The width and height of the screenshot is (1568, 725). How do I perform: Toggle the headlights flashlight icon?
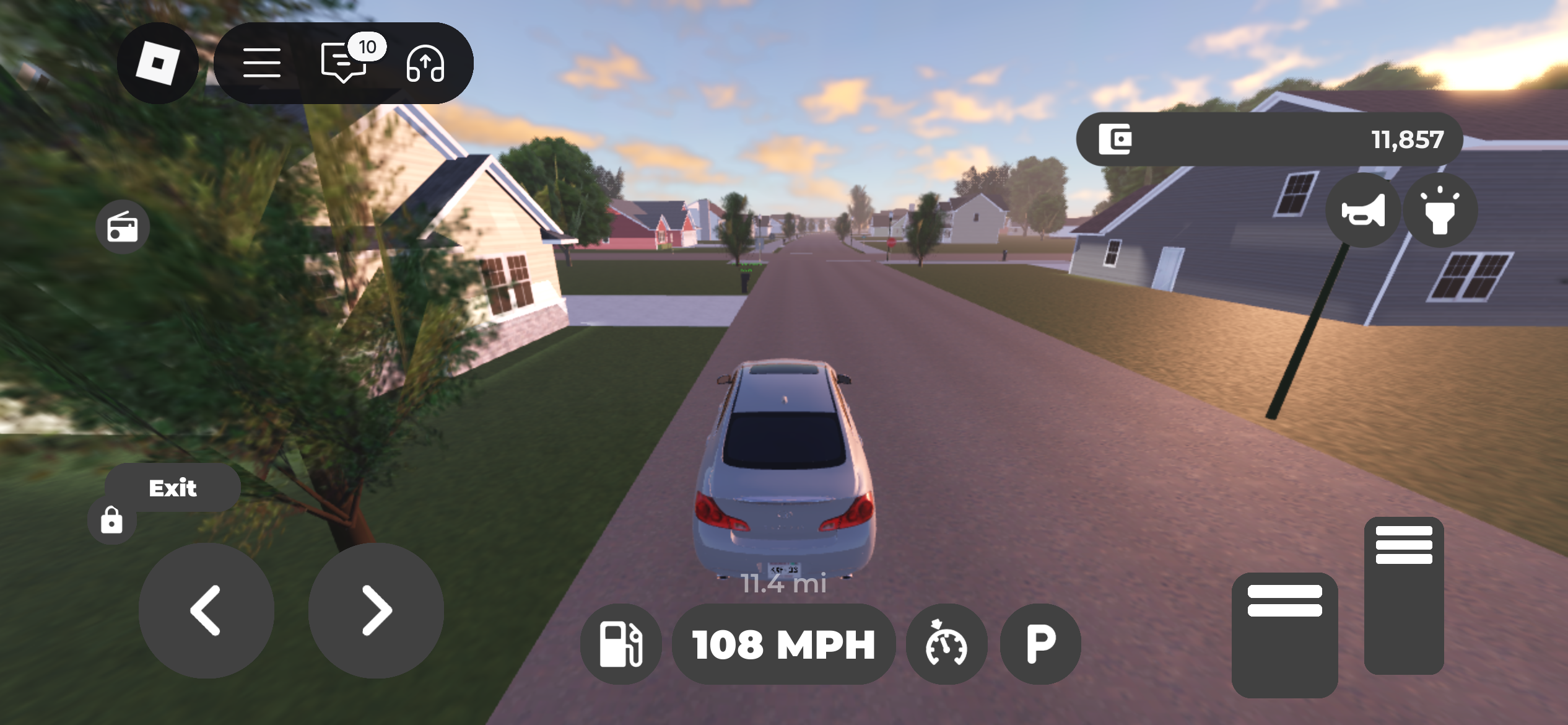(1440, 211)
